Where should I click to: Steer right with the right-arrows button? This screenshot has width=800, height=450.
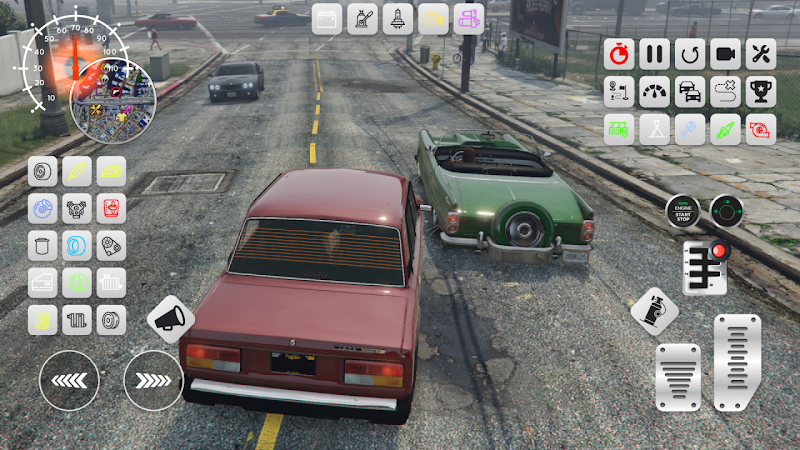point(153,380)
